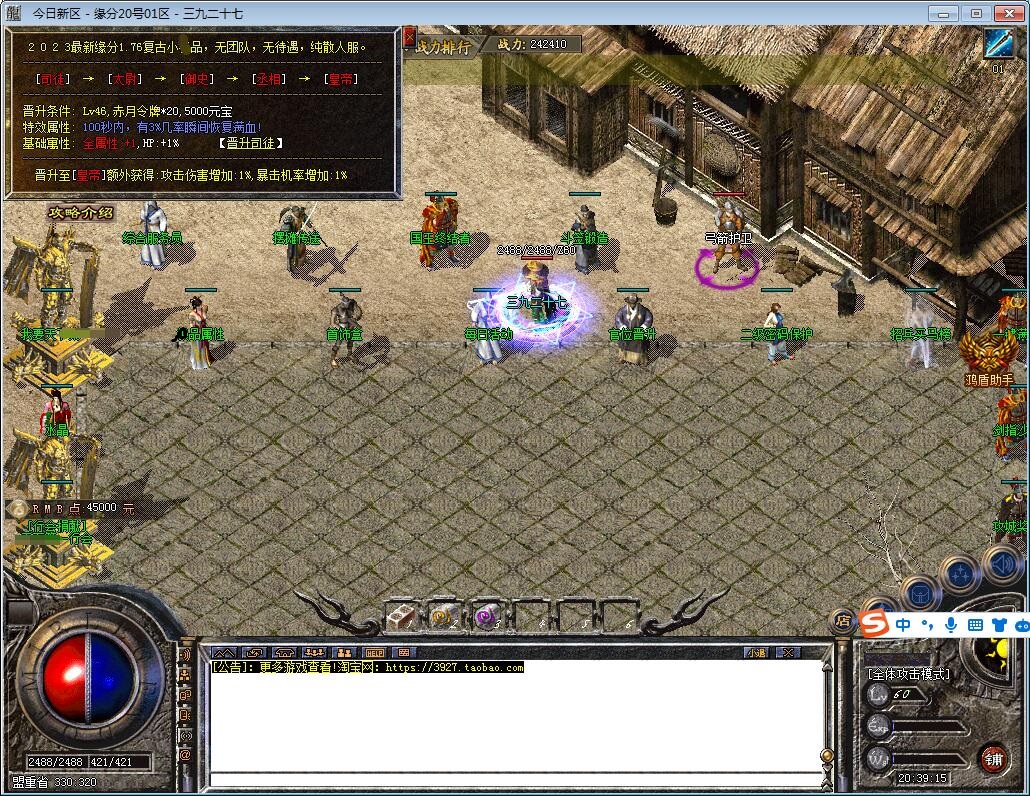1030x796 pixels.
Task: Select the 皇帝 rank link
Action: pos(343,79)
